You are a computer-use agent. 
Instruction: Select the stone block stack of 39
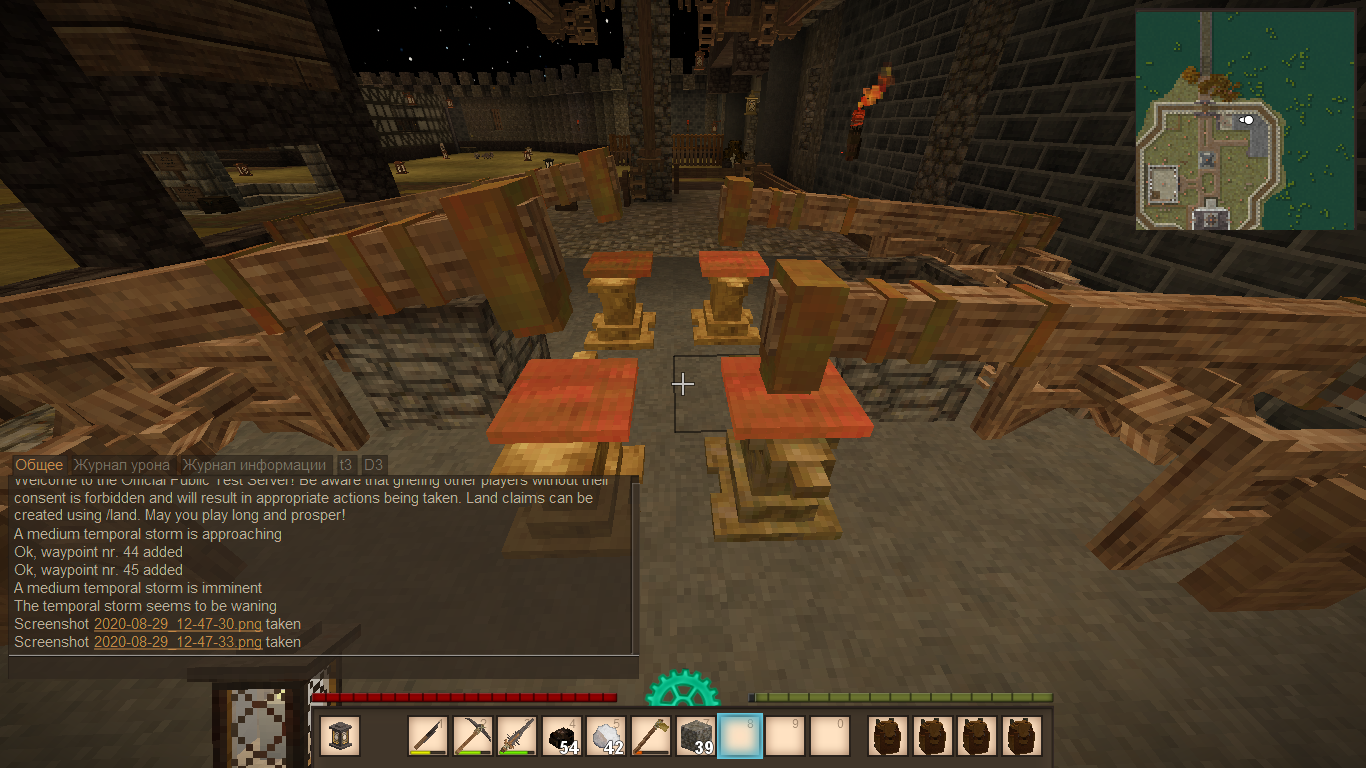coord(696,737)
